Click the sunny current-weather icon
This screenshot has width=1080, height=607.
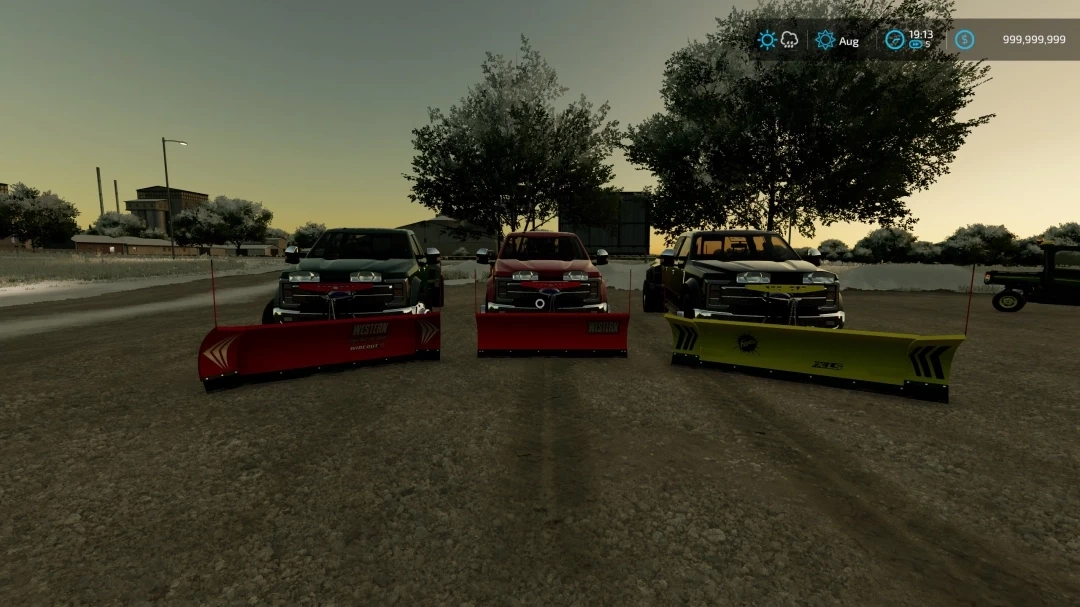(767, 40)
